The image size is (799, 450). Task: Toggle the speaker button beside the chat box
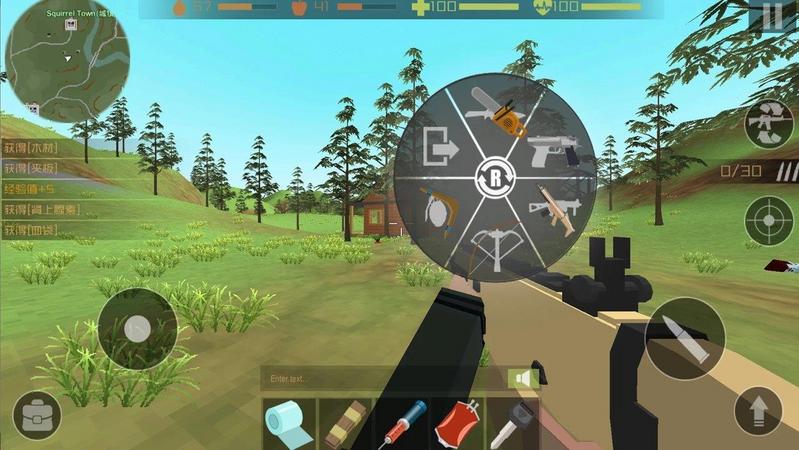[x=522, y=379]
